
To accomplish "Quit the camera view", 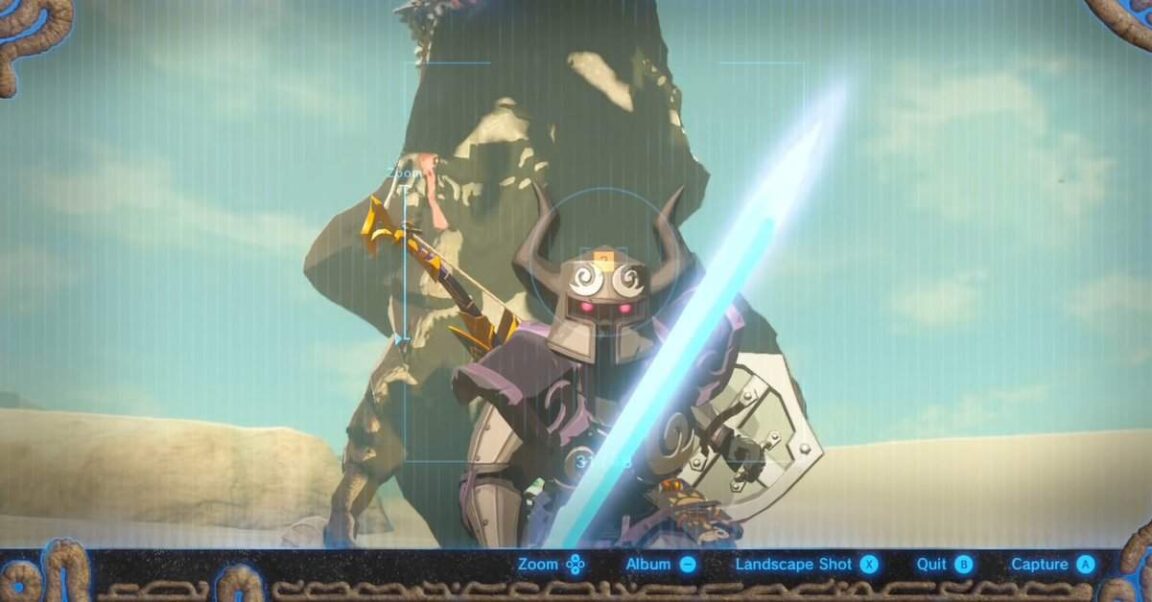I will coord(944,564).
